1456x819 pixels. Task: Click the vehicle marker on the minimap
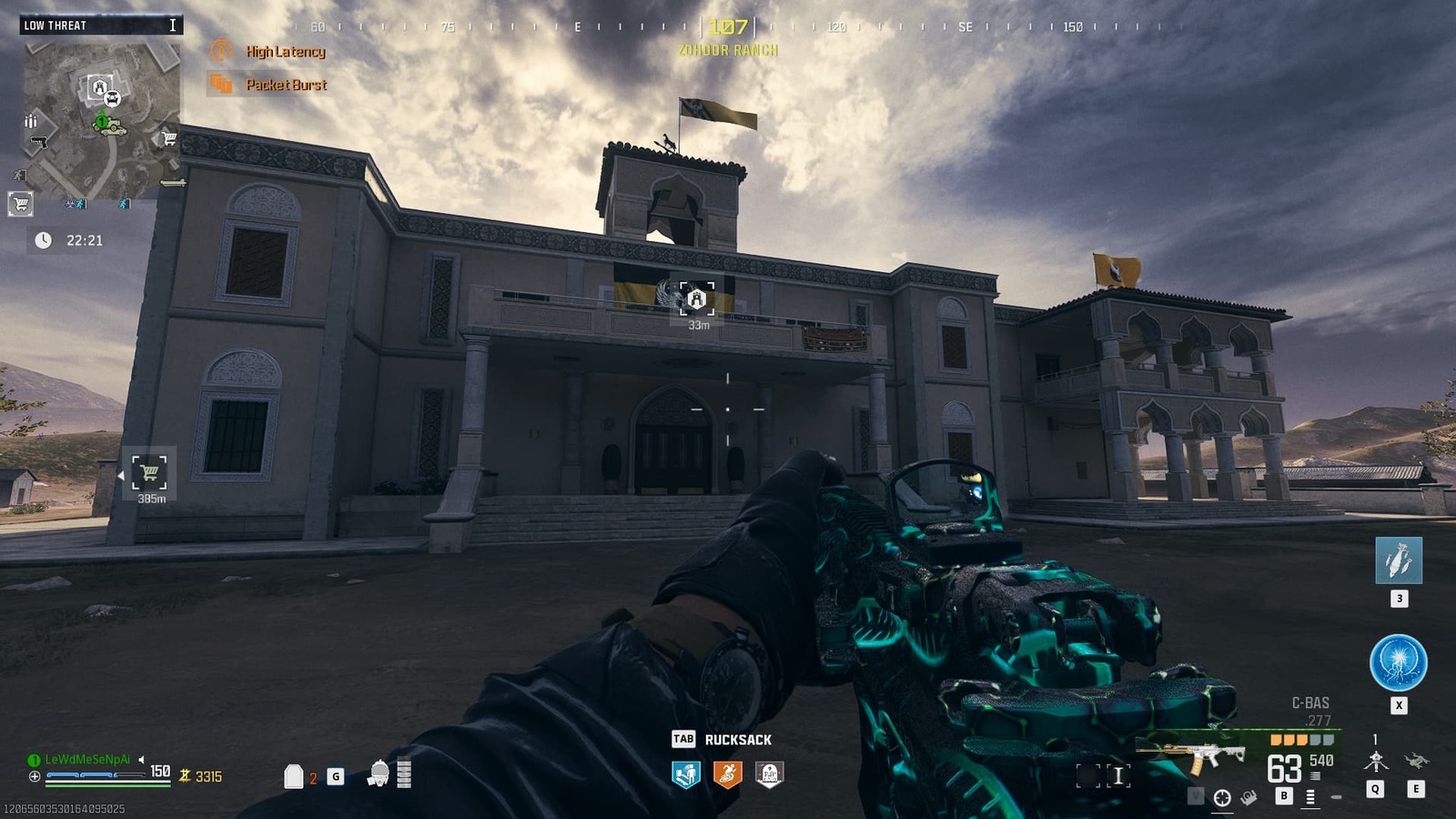tap(109, 127)
